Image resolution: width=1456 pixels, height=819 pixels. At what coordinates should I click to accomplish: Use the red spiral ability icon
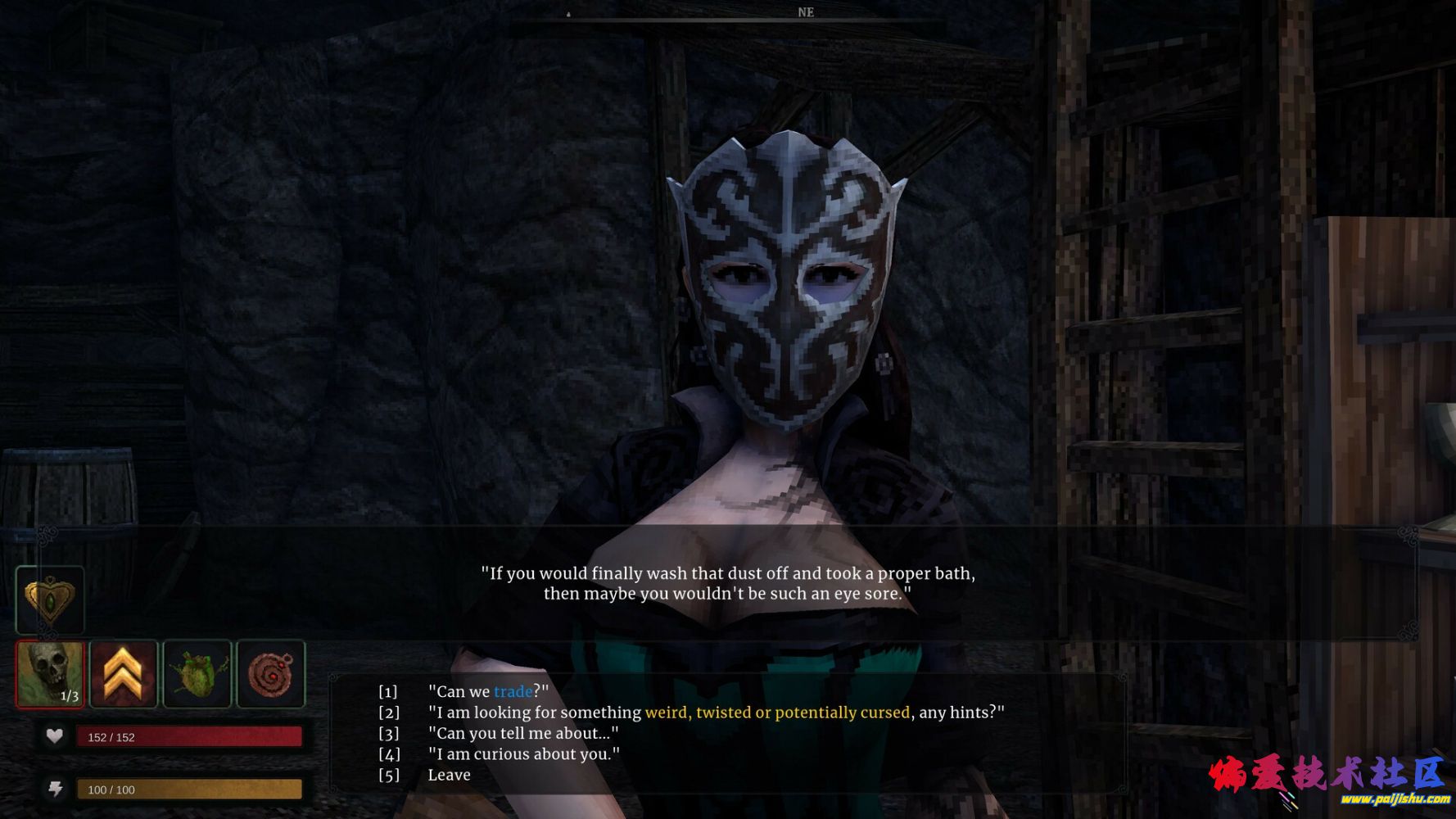271,674
